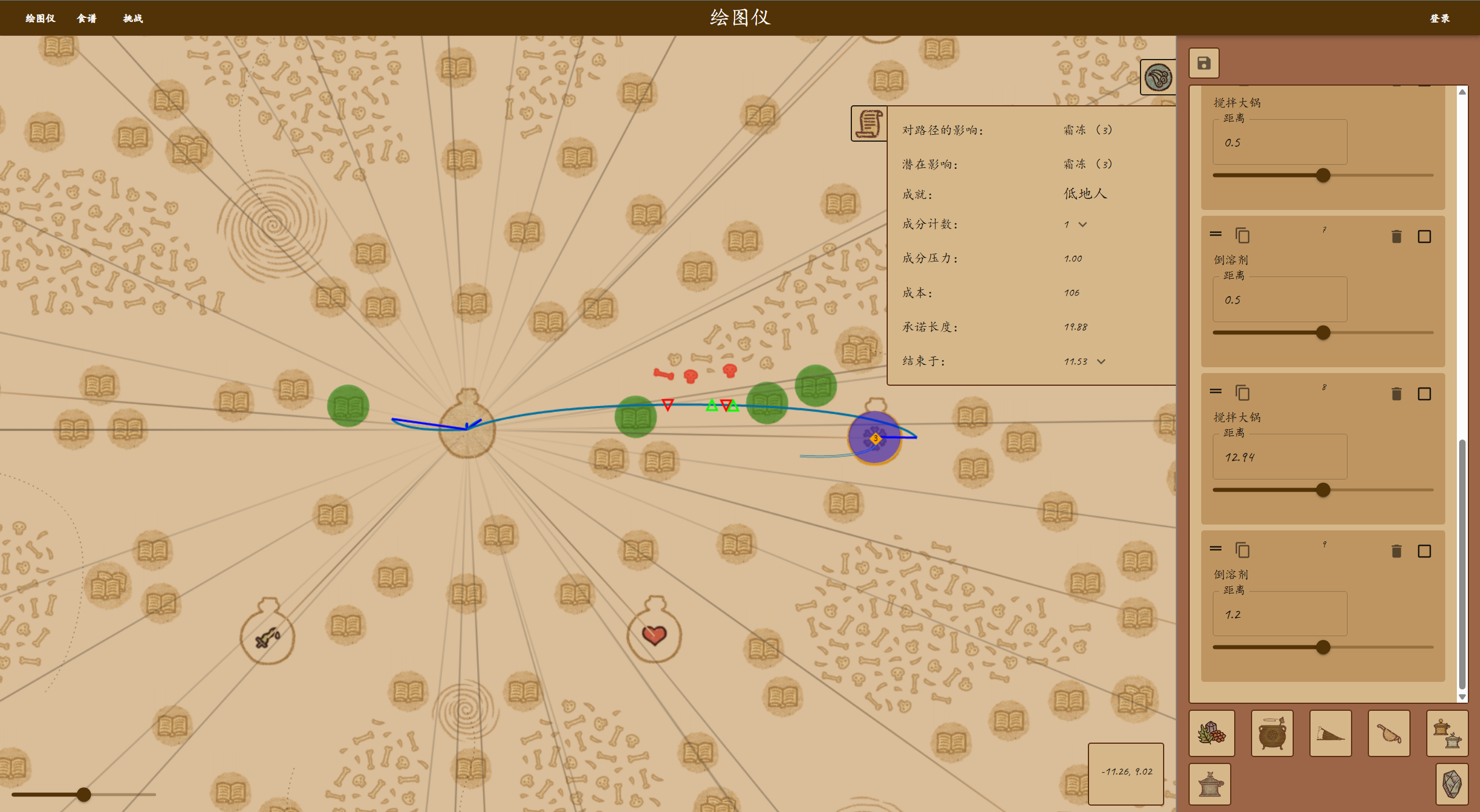This screenshot has height=812, width=1480.
Task: Open the 食谱 recipes page
Action: point(87,19)
